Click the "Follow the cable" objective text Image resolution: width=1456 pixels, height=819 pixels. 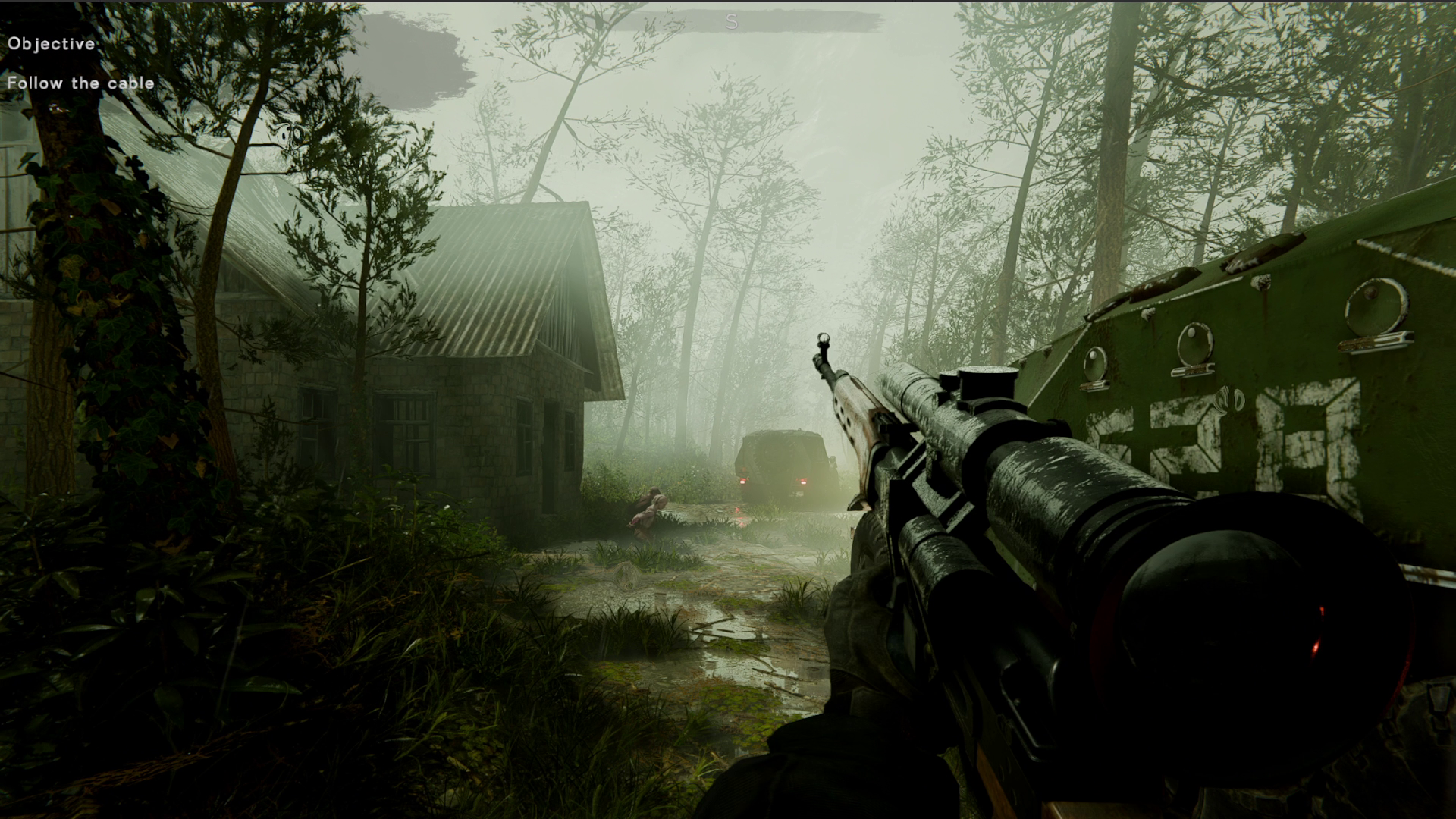click(x=80, y=83)
